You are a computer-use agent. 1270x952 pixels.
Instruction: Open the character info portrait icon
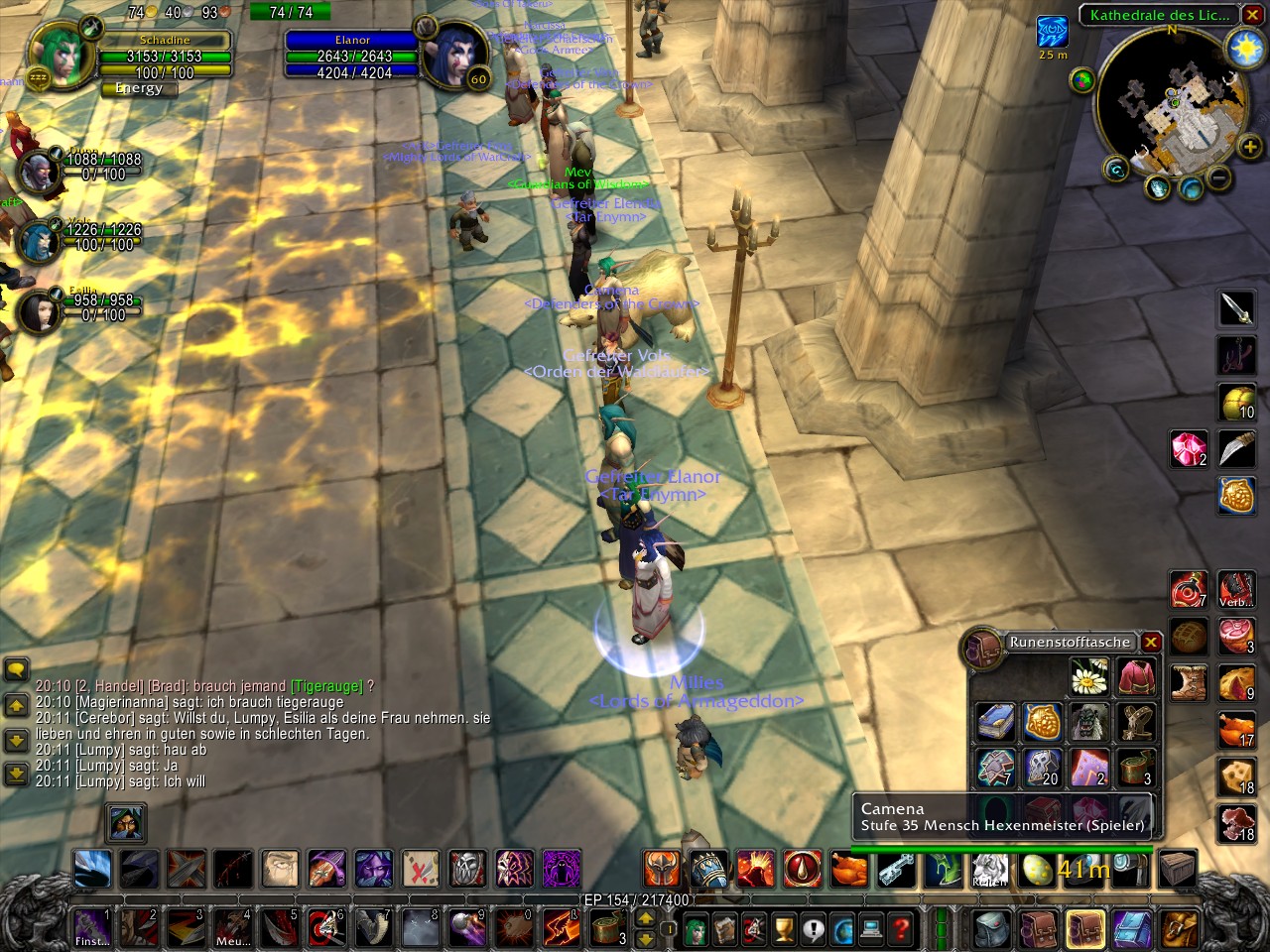point(695,929)
